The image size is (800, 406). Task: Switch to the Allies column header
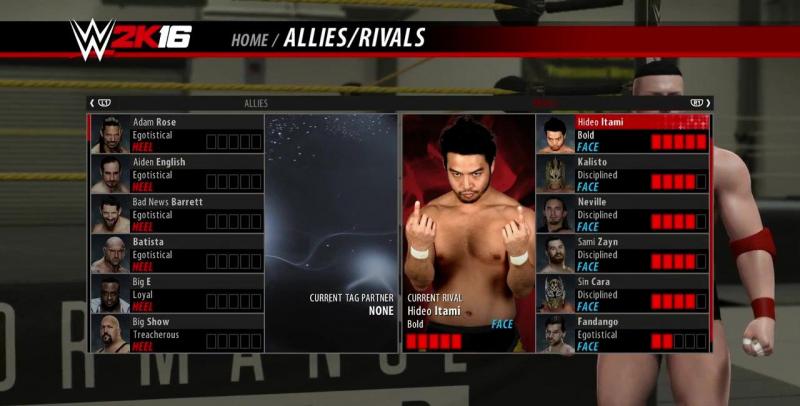(256, 103)
